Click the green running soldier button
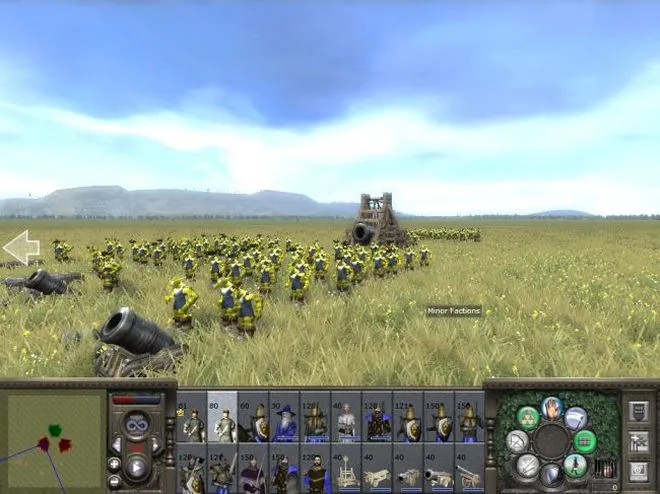660x494 pixels. (x=575, y=464)
